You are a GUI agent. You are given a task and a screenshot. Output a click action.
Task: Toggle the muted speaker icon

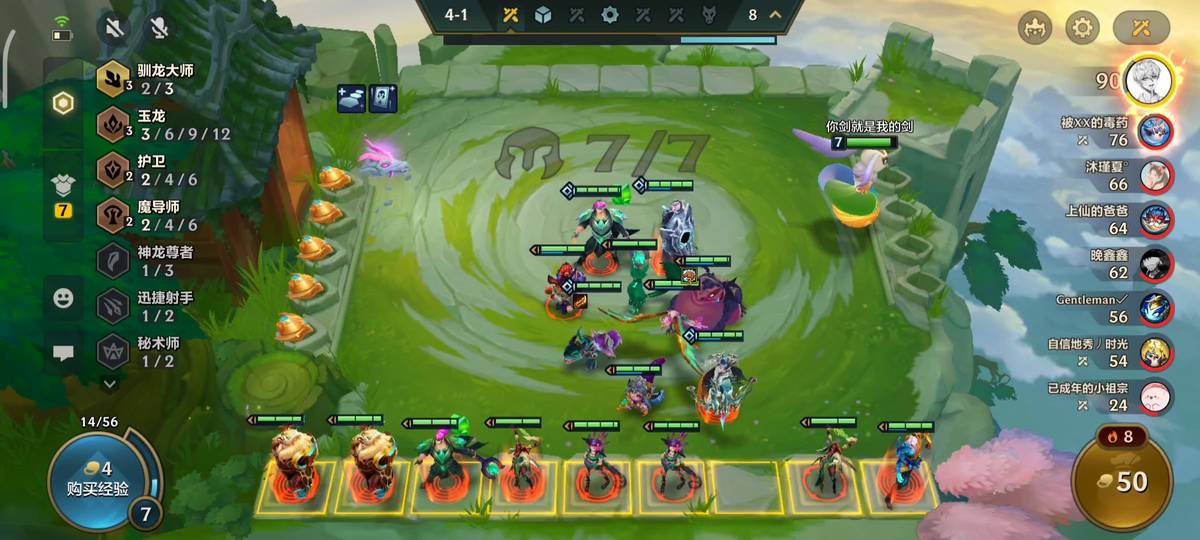pos(115,27)
